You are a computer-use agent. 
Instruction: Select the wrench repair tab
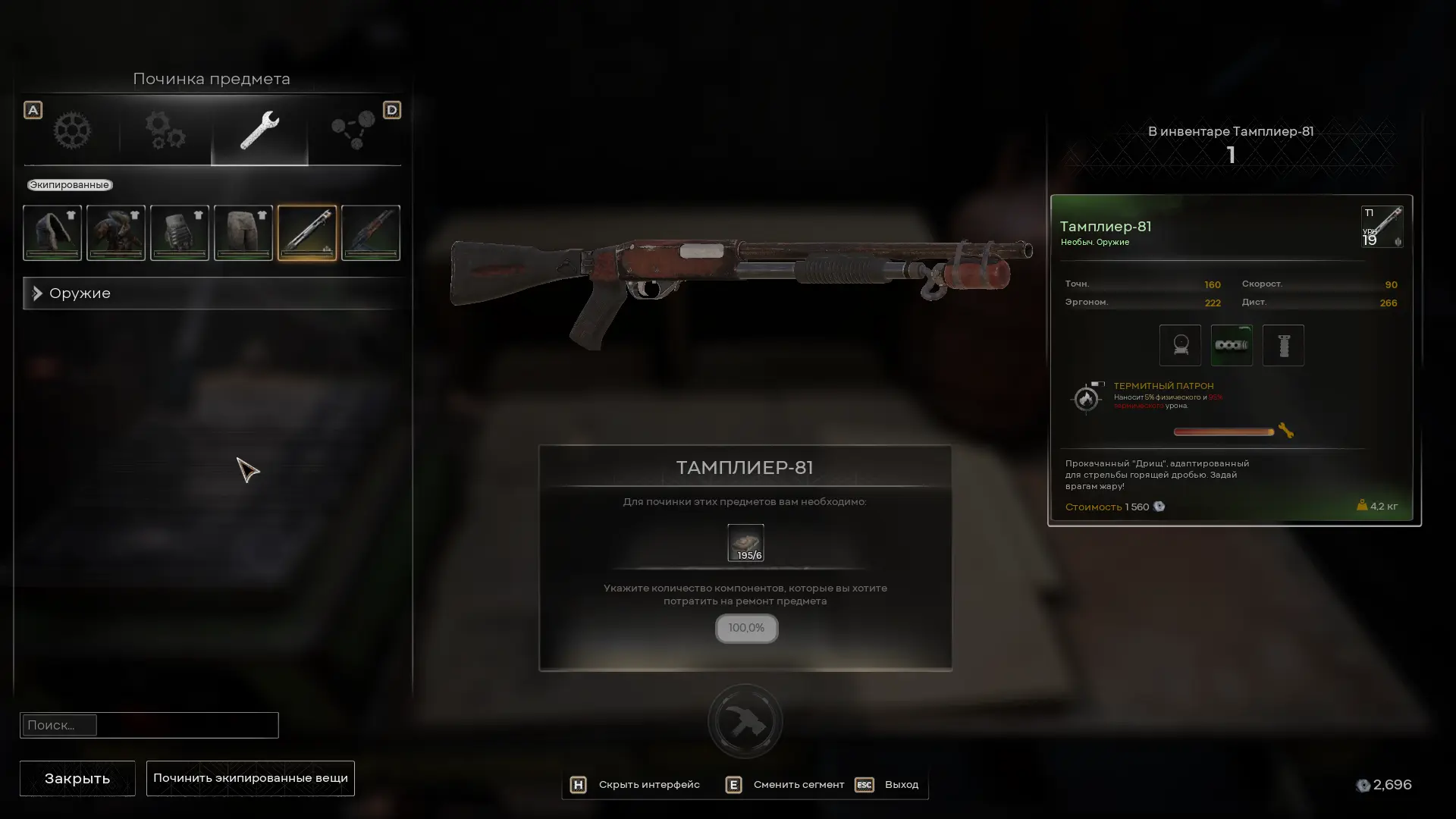tap(259, 130)
